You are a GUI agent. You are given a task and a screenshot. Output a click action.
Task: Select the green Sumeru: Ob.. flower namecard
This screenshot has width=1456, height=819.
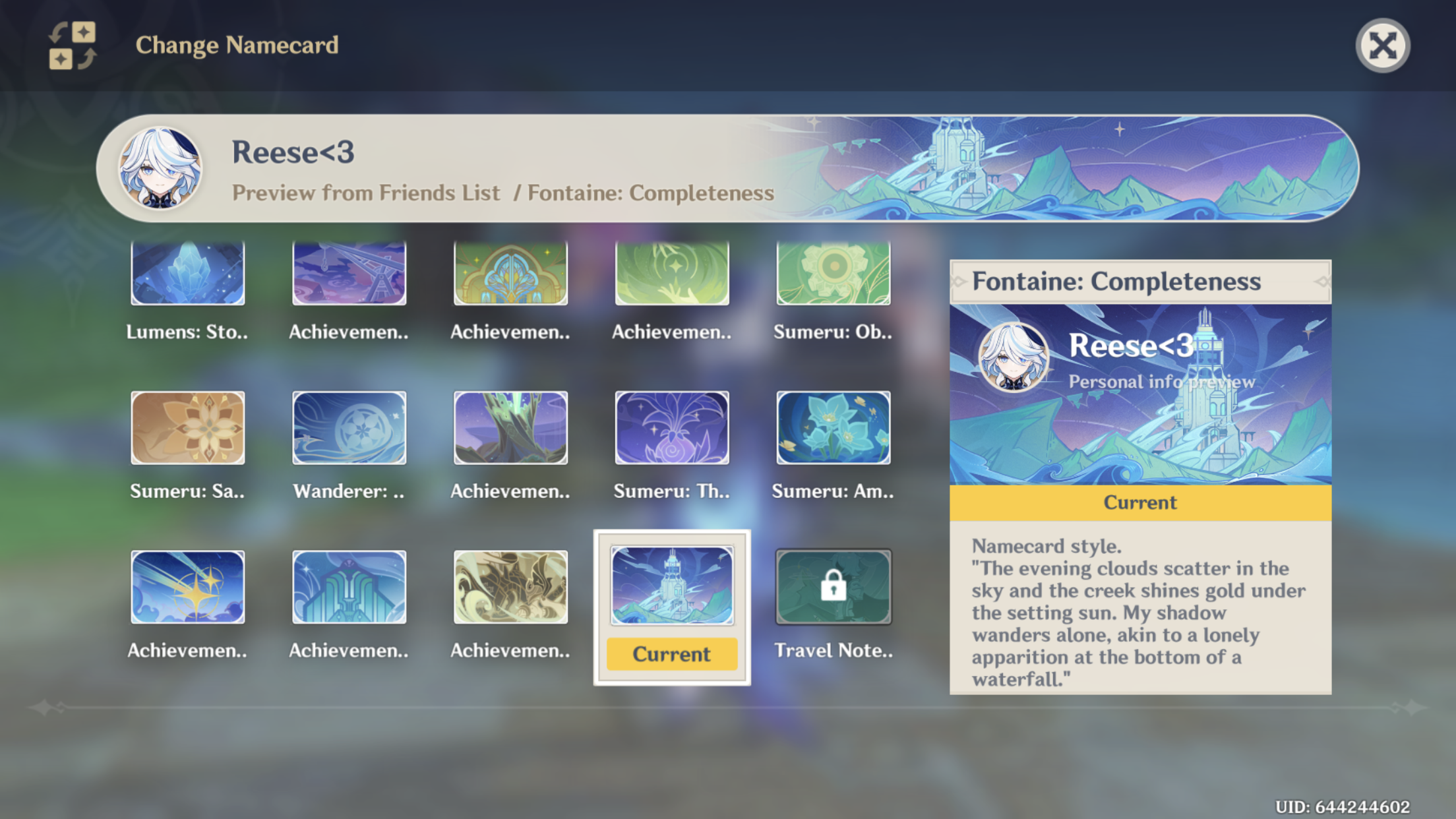pos(833,274)
